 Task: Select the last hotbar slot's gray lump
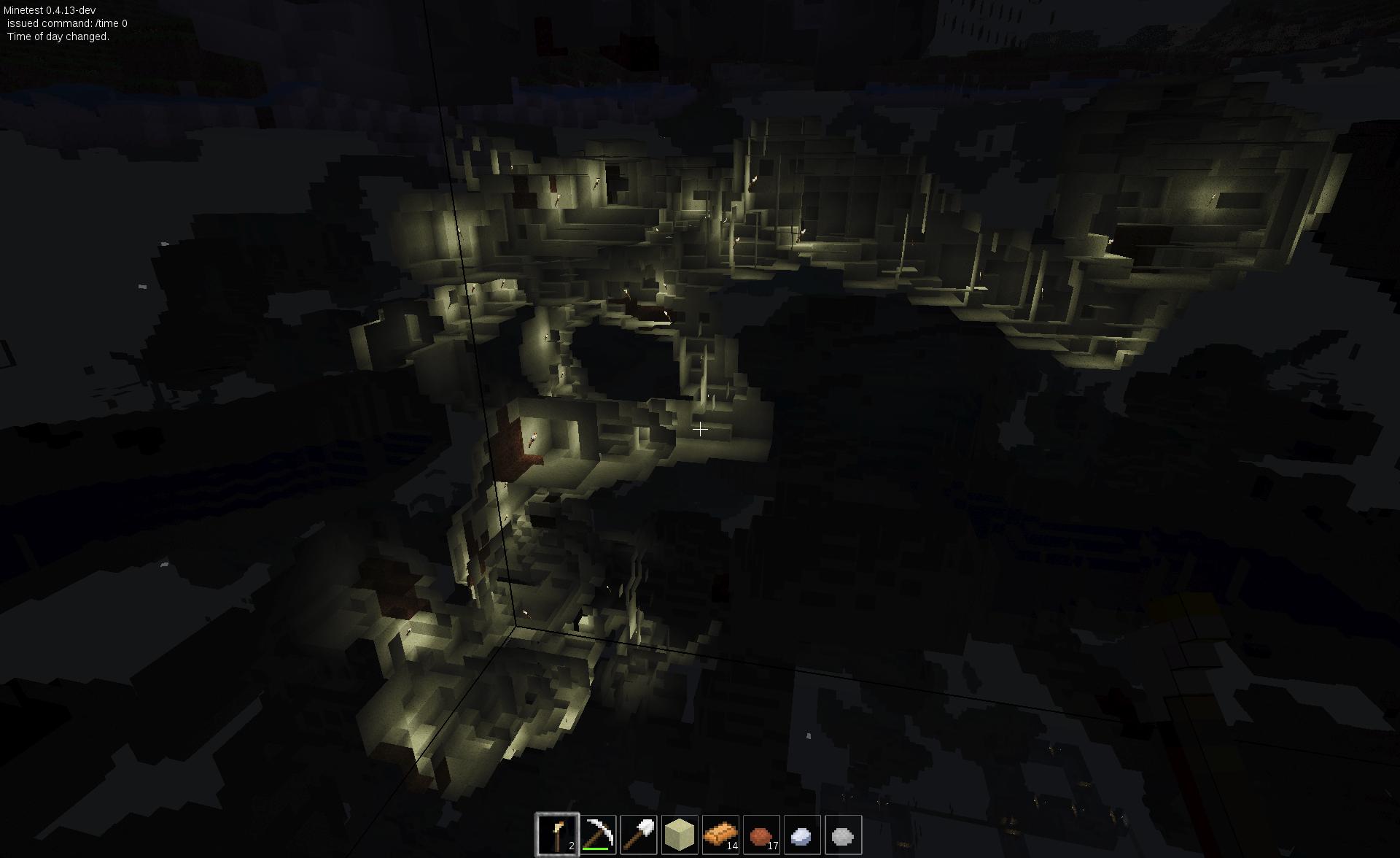842,834
